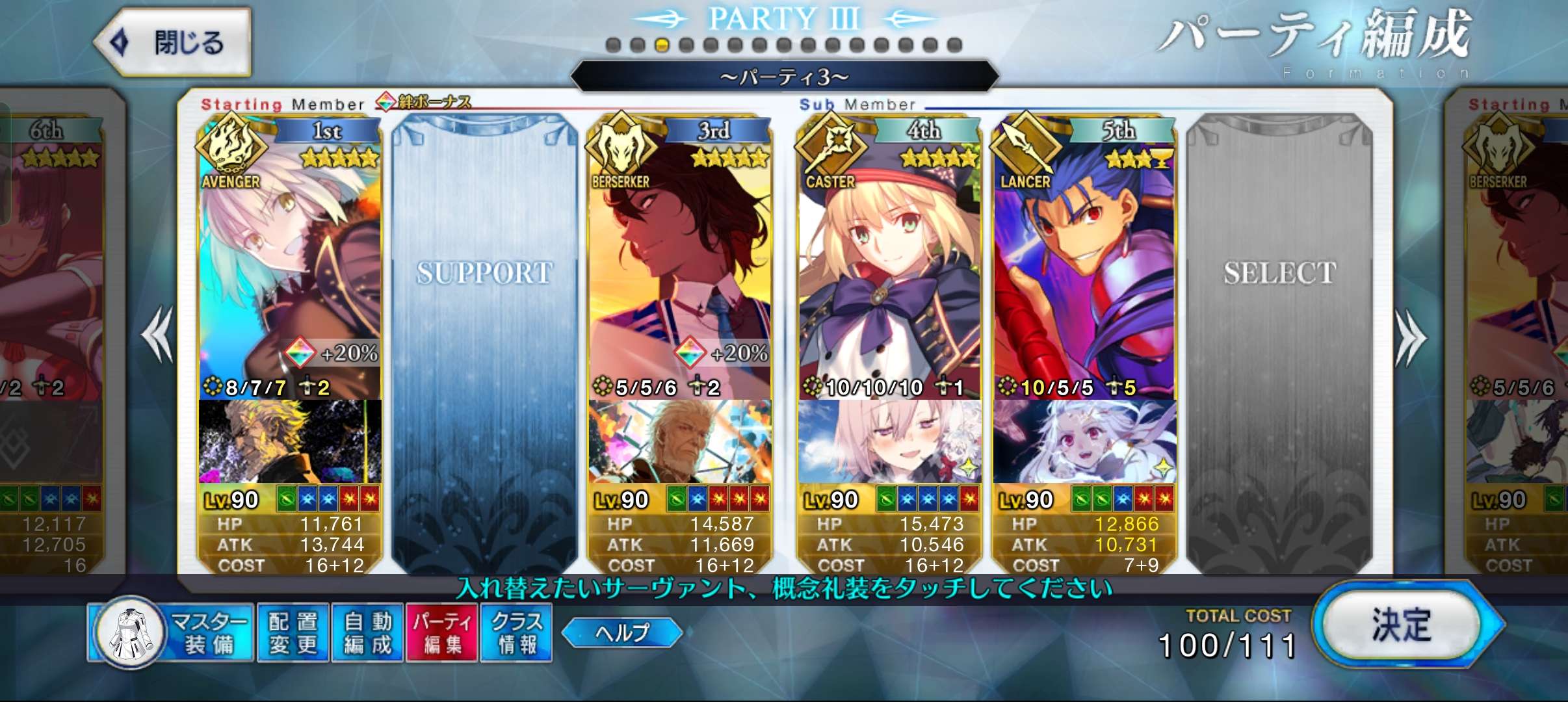Change the Lancer's craft essence

1084,442
